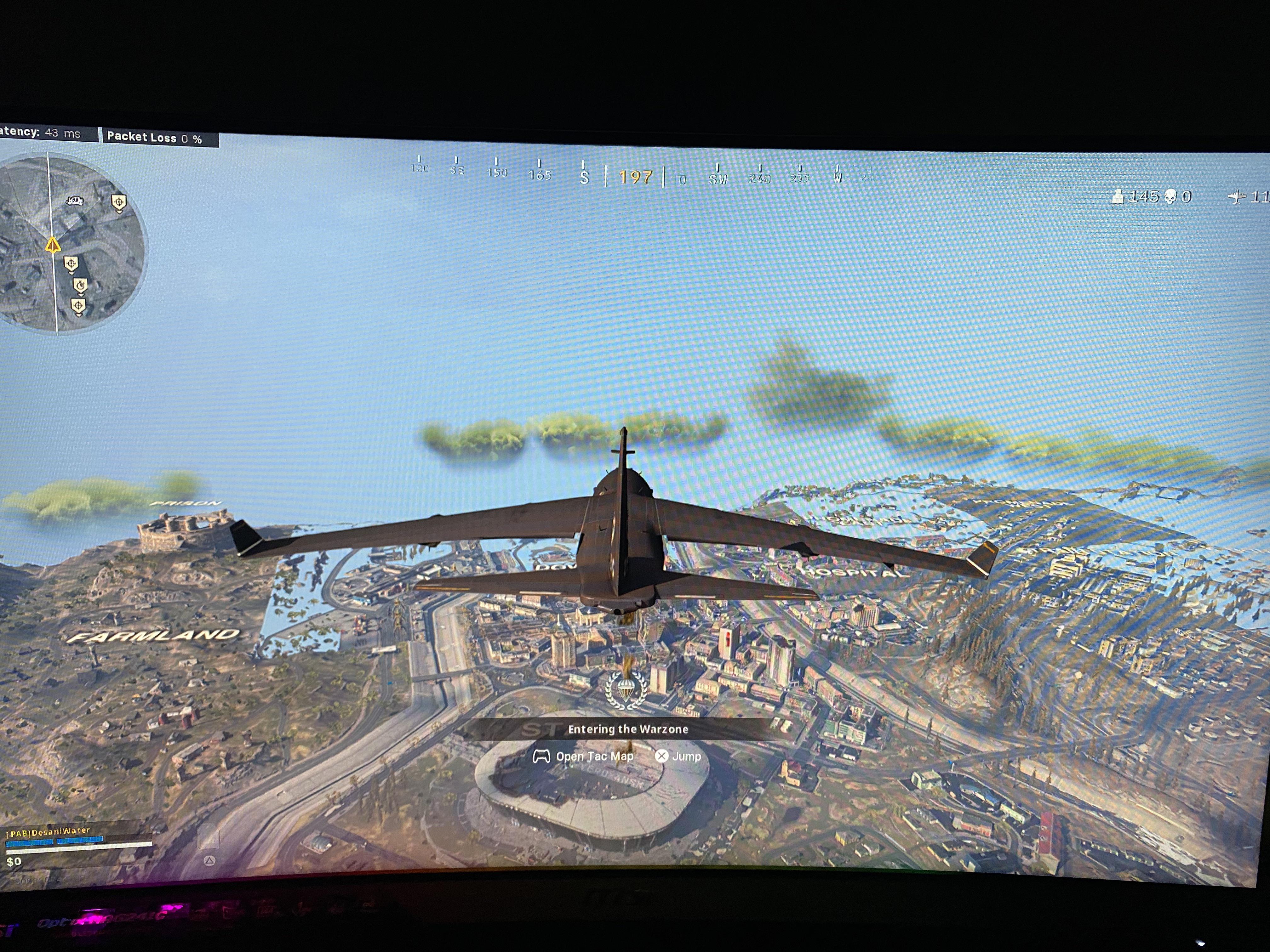Screen dimensions: 1270x952
Task: Click the players-remaining silhouette icon near 145
Action: [1118, 196]
